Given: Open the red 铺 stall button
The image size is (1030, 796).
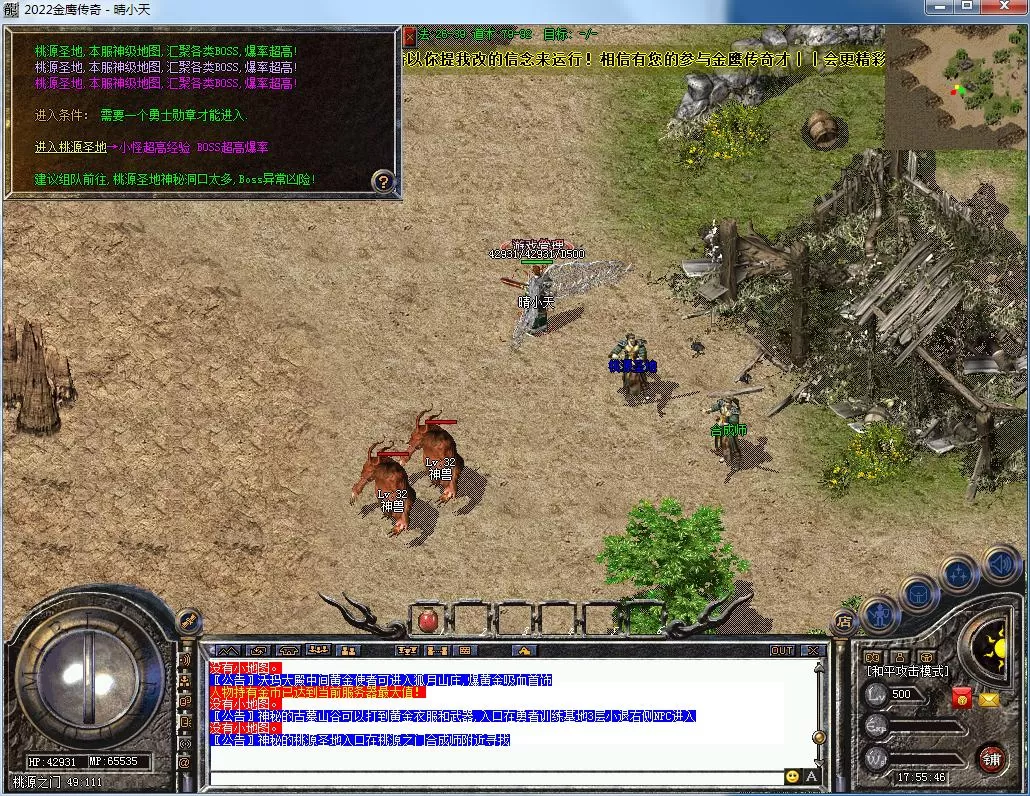Looking at the screenshot, I should click(x=991, y=758).
